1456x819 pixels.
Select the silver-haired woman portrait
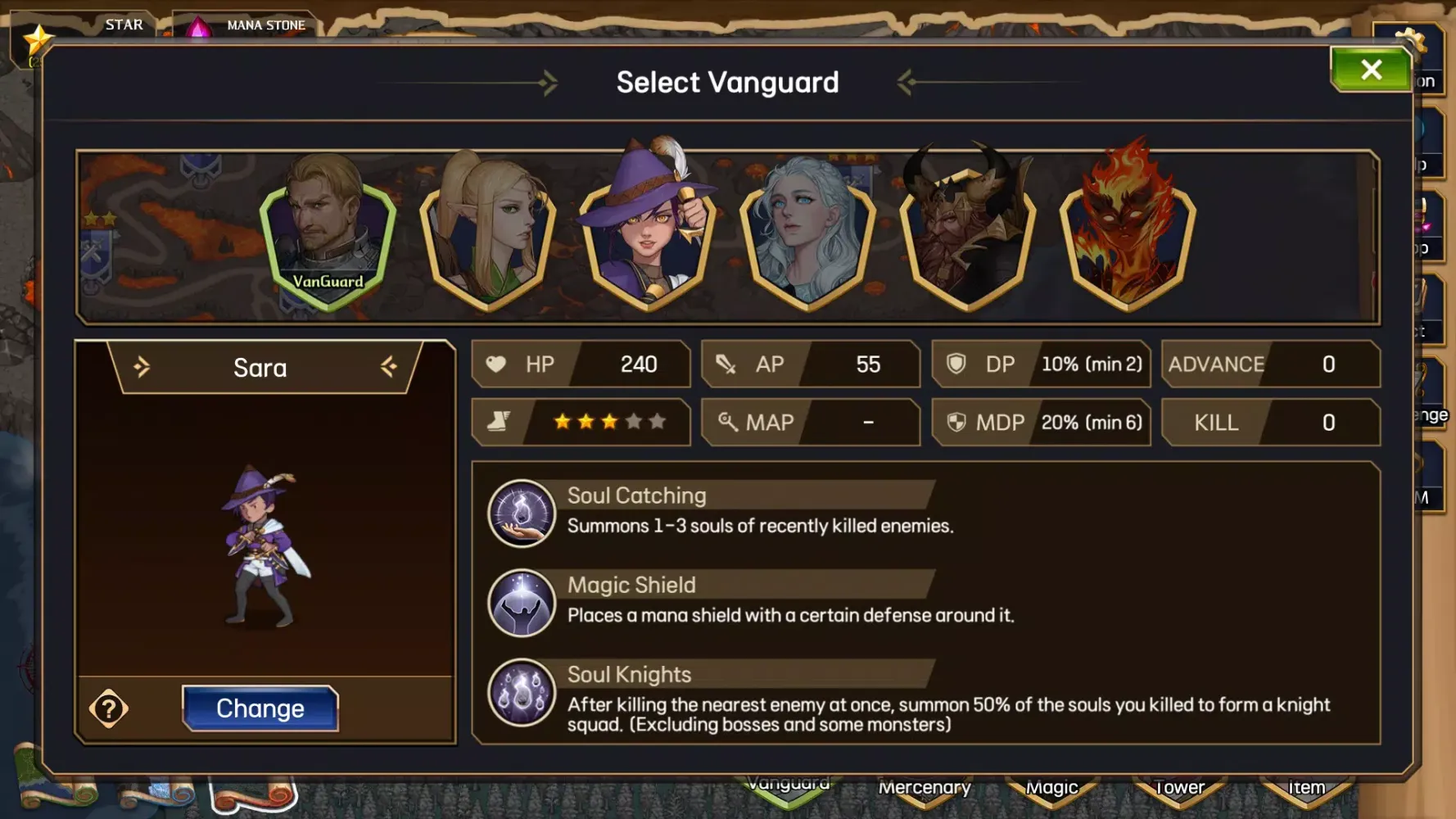pos(807,233)
